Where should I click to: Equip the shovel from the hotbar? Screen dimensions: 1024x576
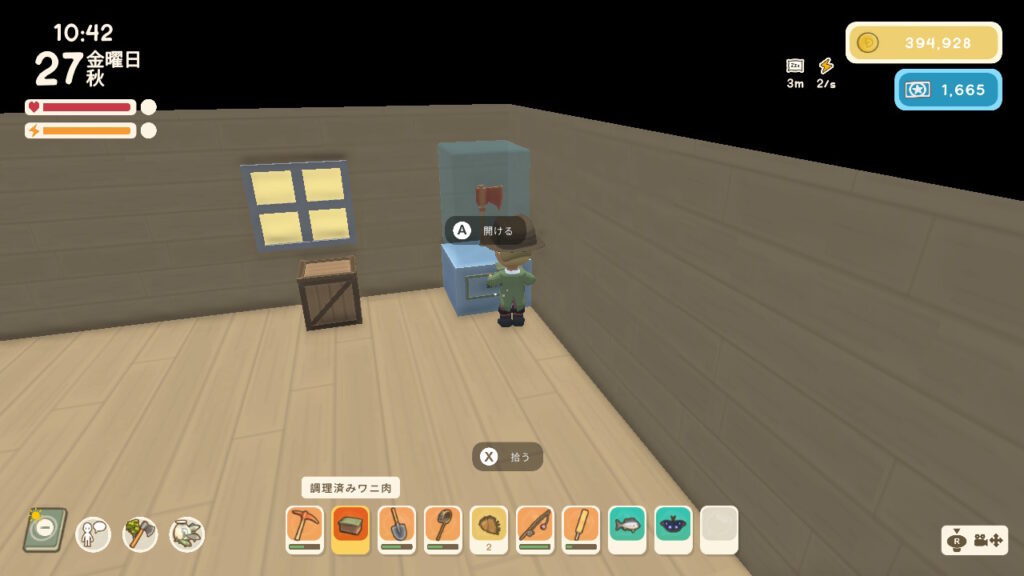point(396,528)
